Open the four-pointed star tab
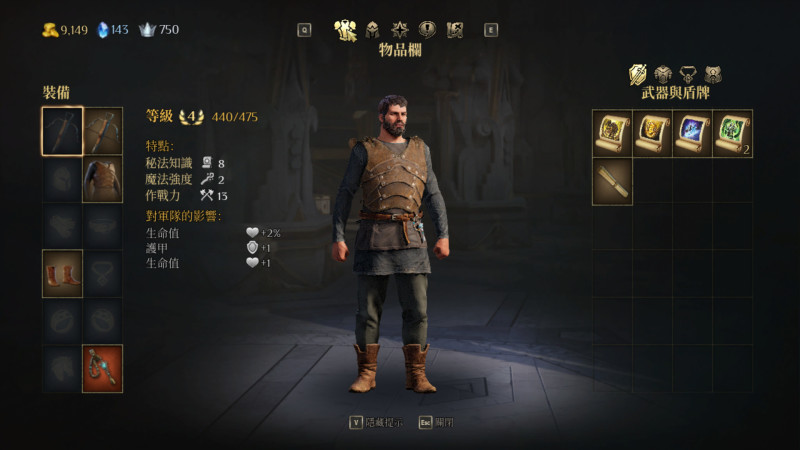This screenshot has height=450, width=800. (x=399, y=29)
